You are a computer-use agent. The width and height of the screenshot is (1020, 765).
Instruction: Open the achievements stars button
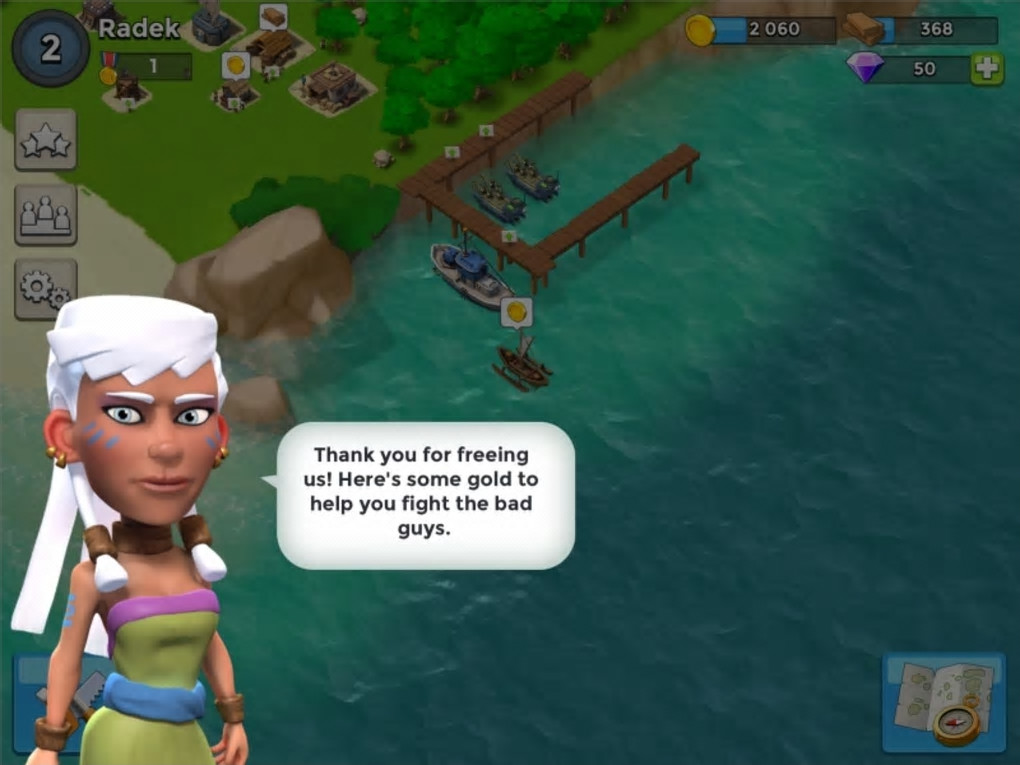[46, 140]
